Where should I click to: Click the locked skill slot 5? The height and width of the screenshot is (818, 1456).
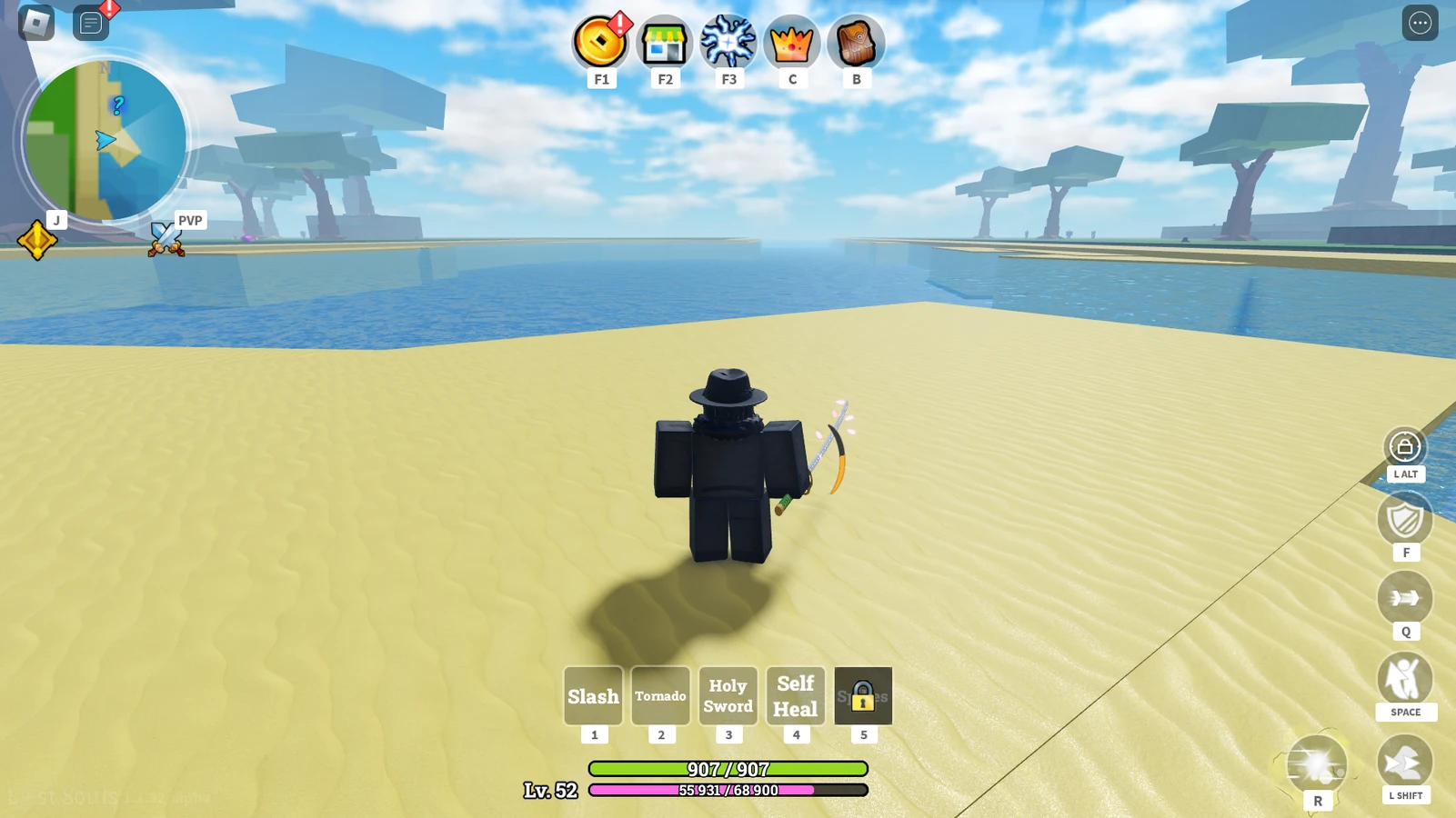[x=863, y=695]
